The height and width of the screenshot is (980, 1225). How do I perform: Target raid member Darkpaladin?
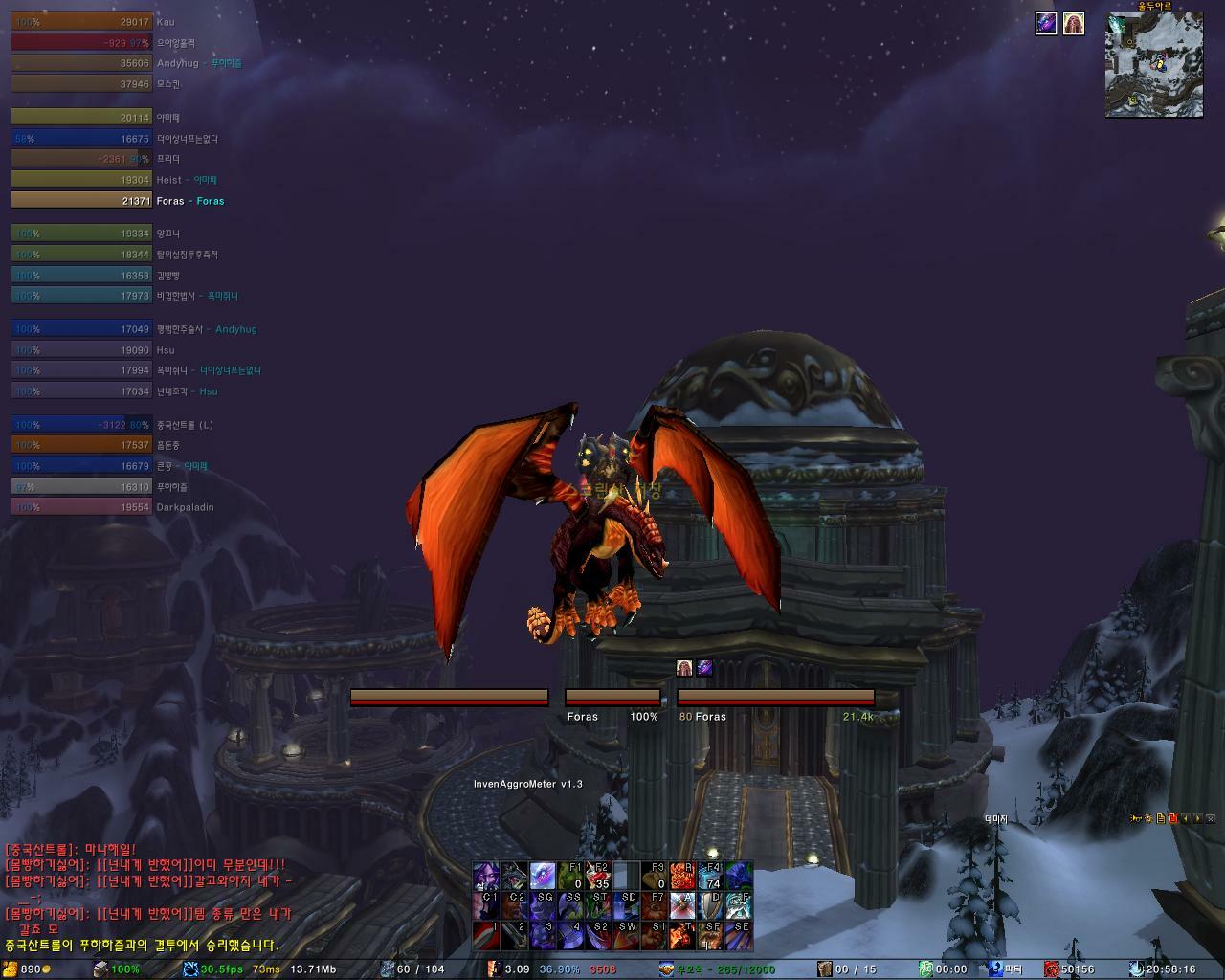click(x=81, y=507)
